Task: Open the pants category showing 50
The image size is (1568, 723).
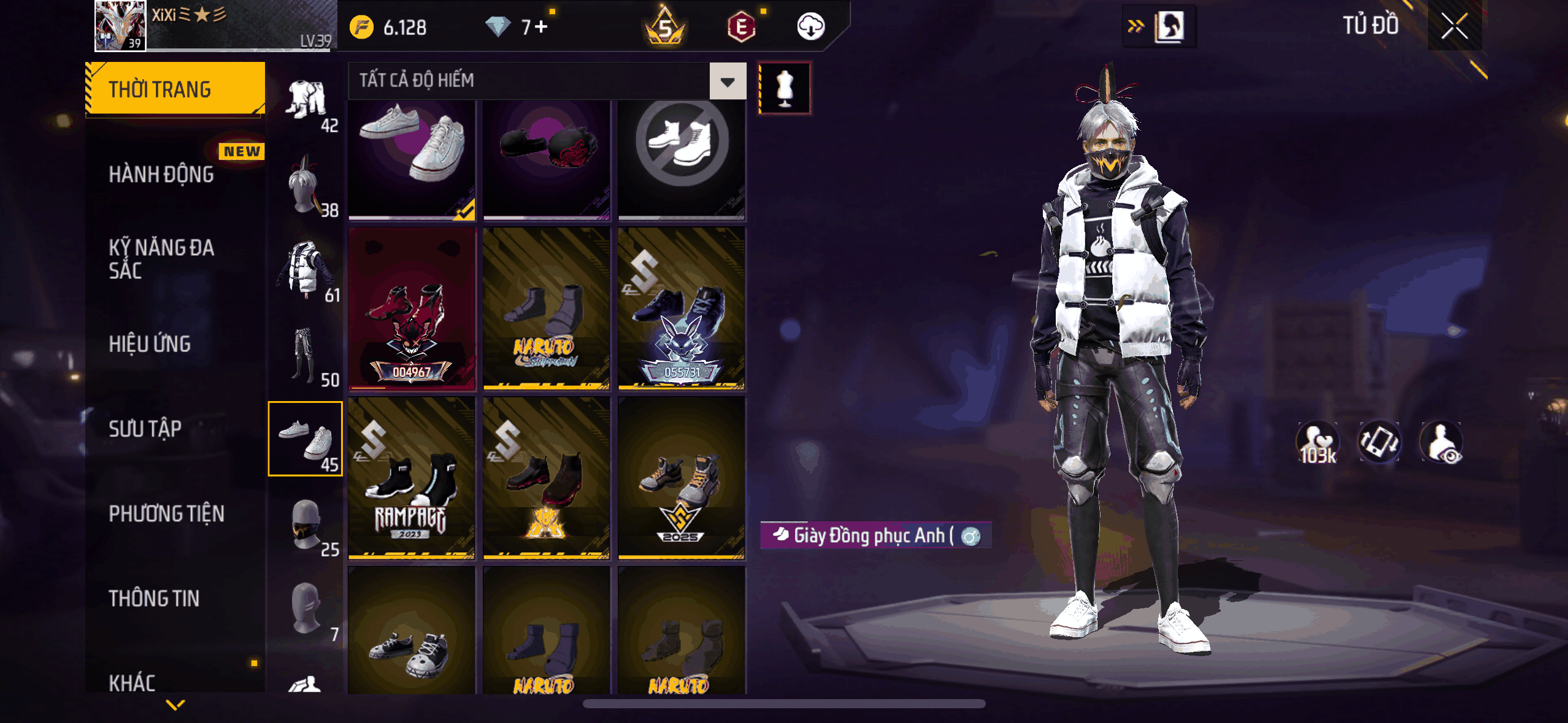Action: 306,354
